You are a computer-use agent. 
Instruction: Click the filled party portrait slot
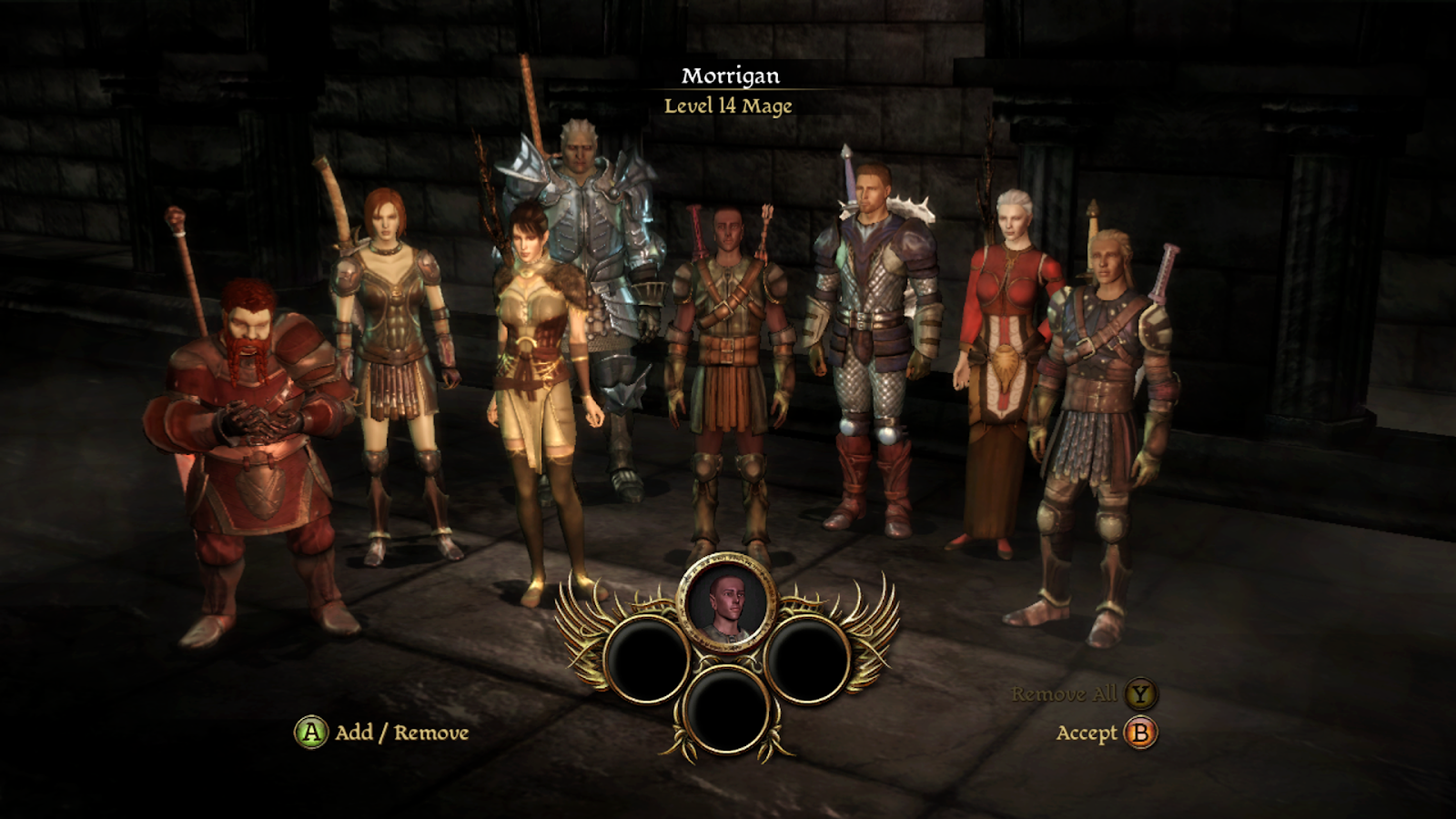point(727,602)
